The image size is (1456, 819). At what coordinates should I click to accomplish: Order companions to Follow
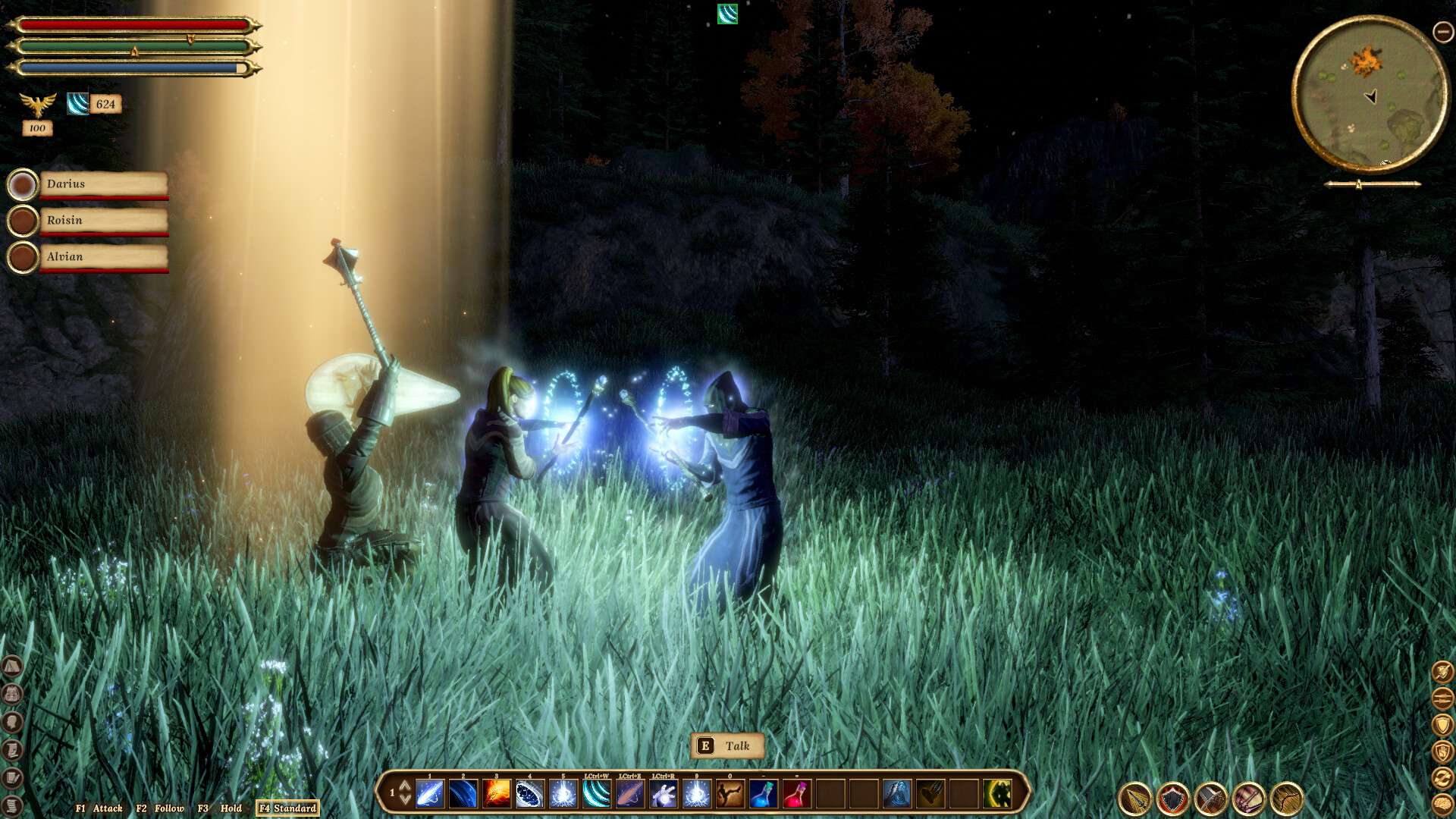[160, 808]
